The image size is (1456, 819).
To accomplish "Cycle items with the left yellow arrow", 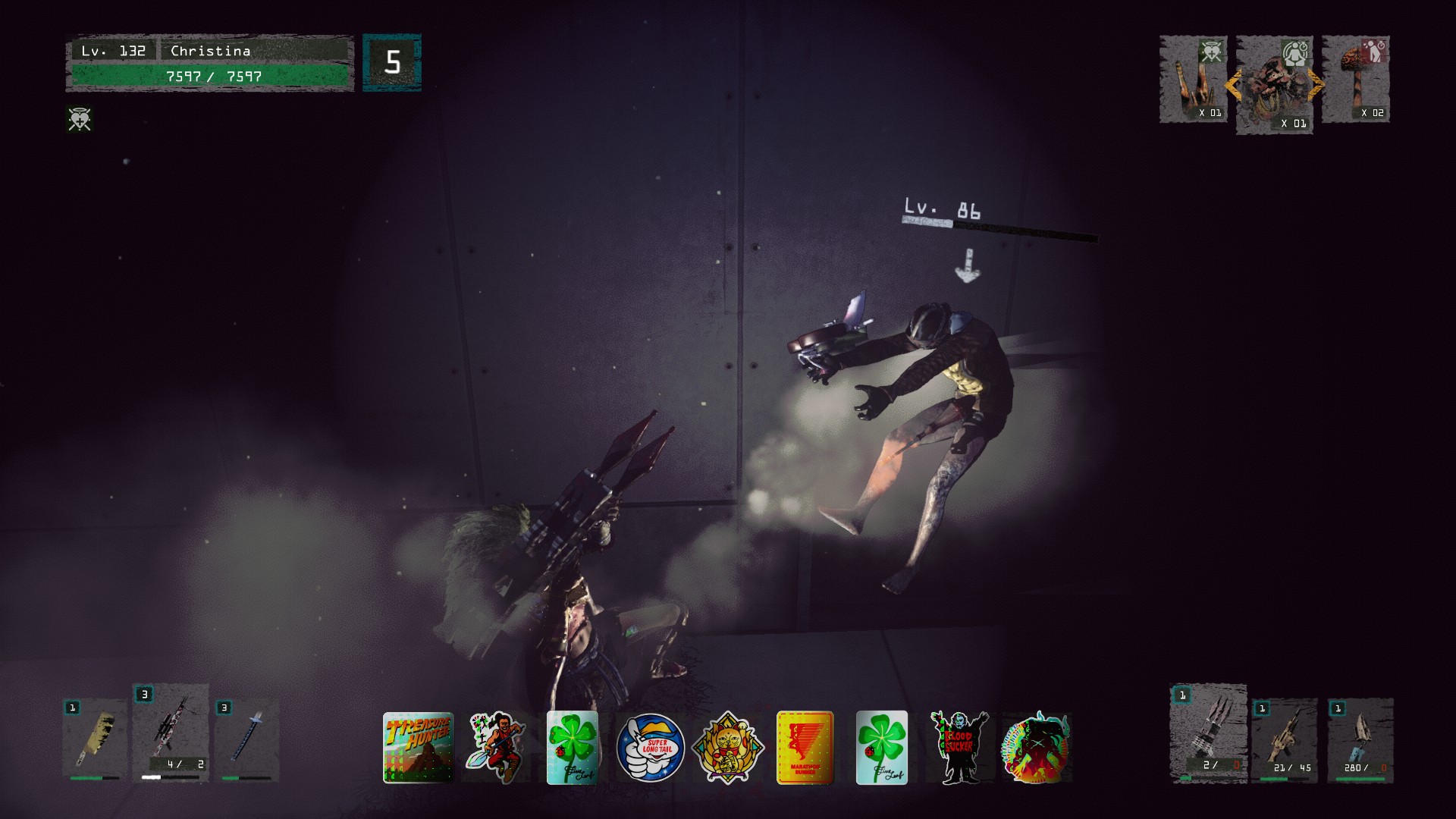I will [x=1233, y=85].
